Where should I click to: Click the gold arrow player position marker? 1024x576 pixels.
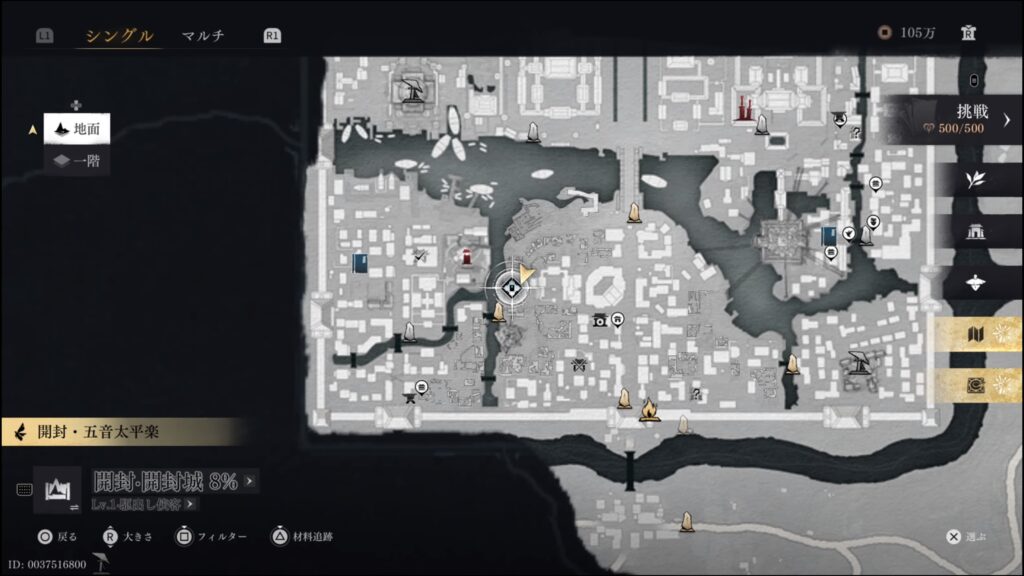(x=526, y=274)
